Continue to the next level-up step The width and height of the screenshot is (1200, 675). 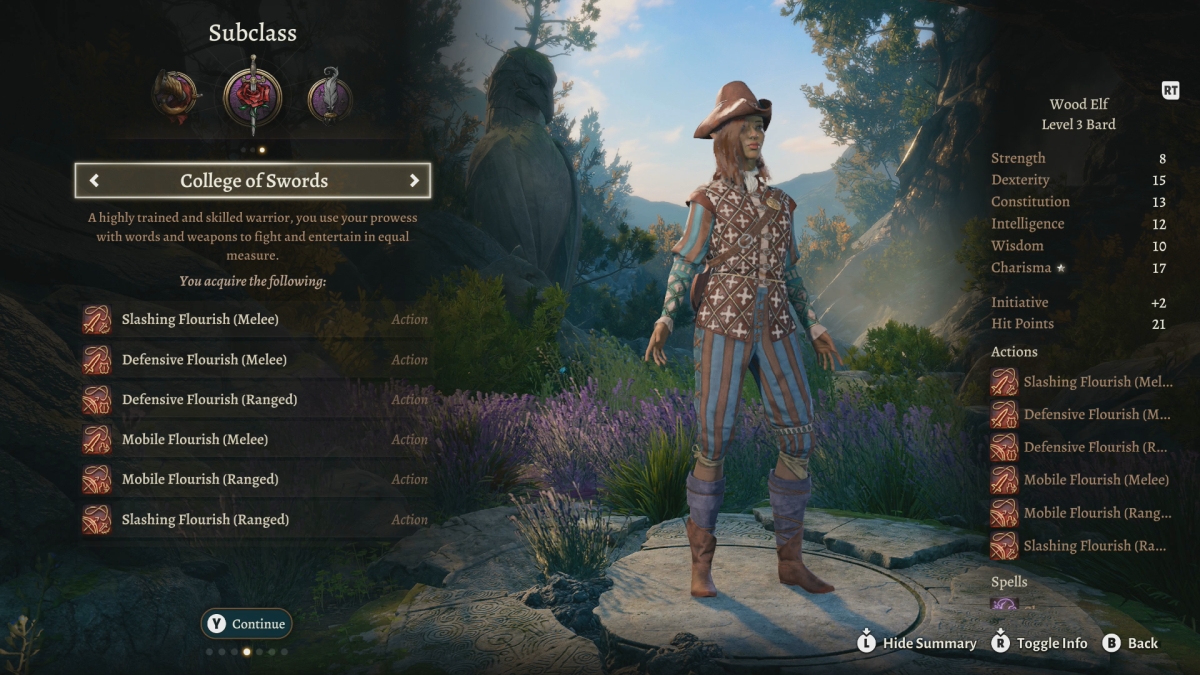[x=247, y=624]
